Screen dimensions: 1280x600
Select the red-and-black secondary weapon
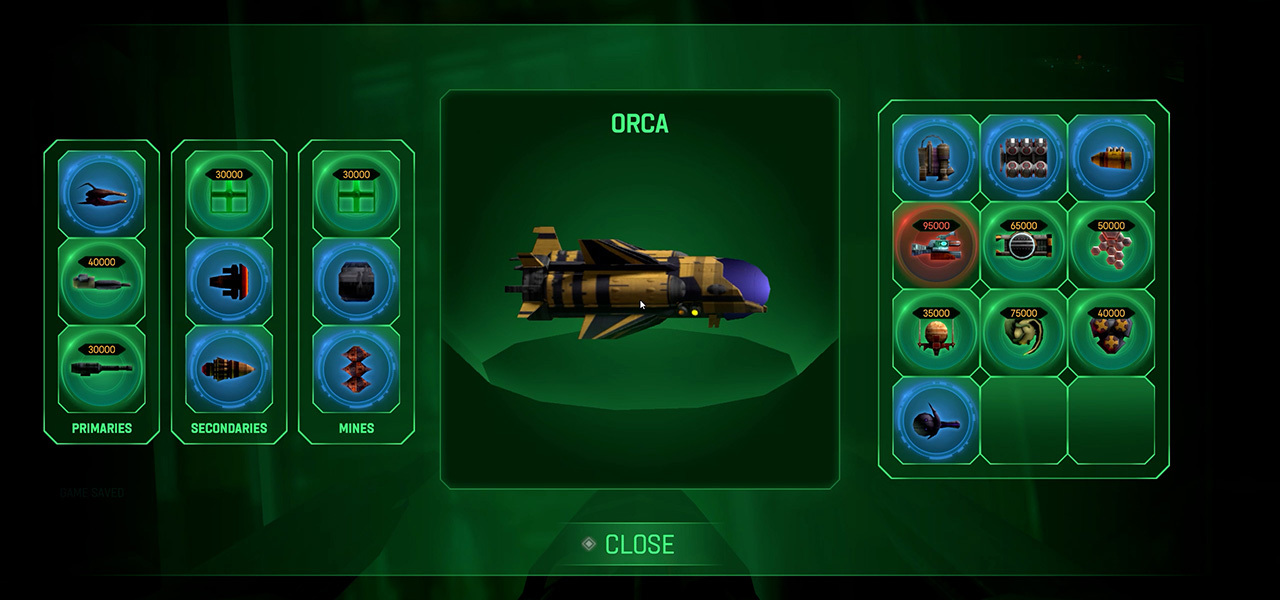229,282
